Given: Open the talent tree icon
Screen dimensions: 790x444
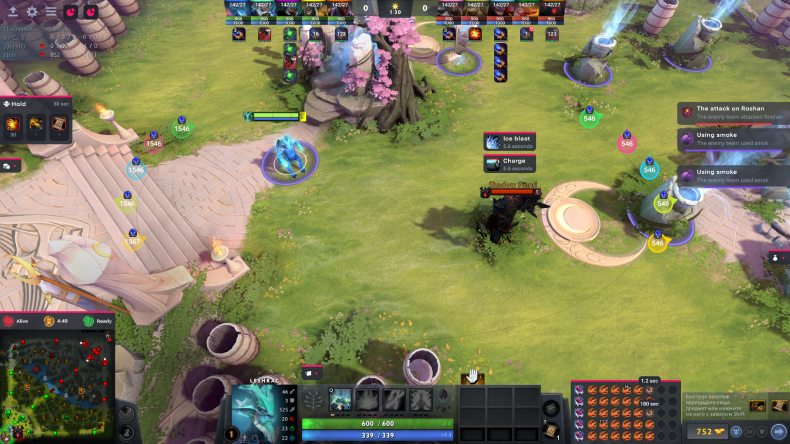Looking at the screenshot, I should point(313,400).
